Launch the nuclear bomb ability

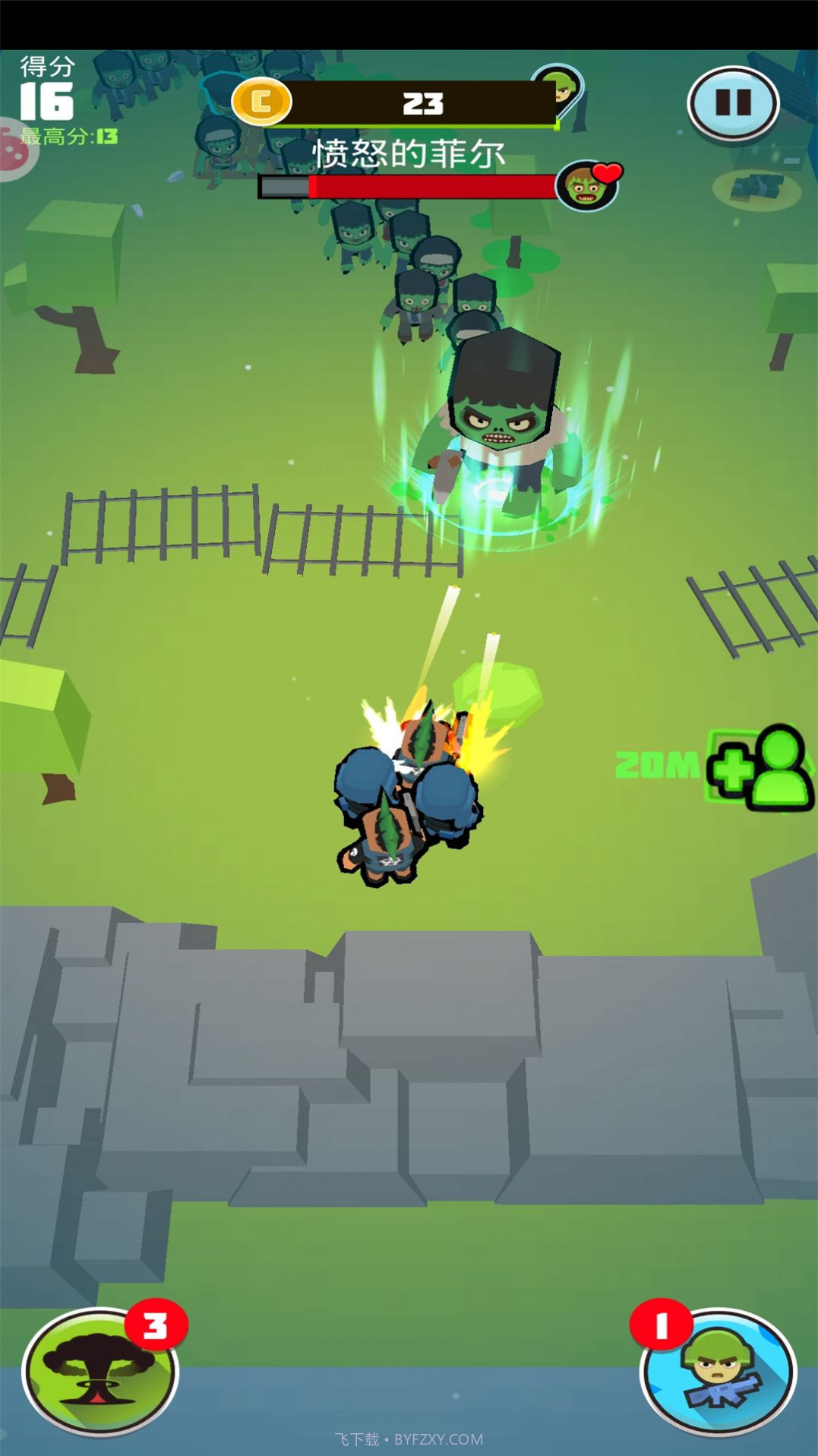tap(99, 1372)
